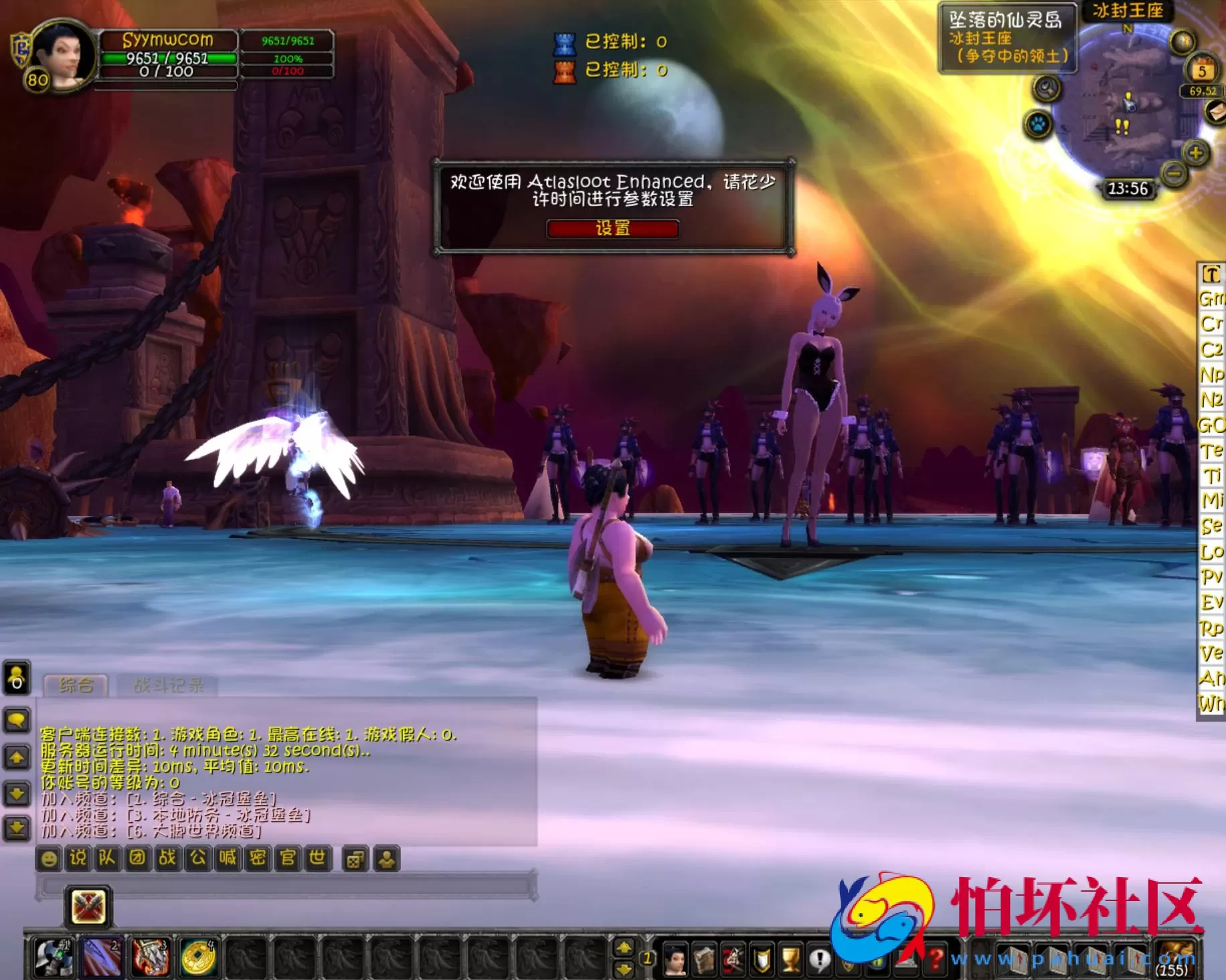1226x980 pixels.
Task: Click the quest log exclamation mark icon
Action: pyautogui.click(x=819, y=958)
